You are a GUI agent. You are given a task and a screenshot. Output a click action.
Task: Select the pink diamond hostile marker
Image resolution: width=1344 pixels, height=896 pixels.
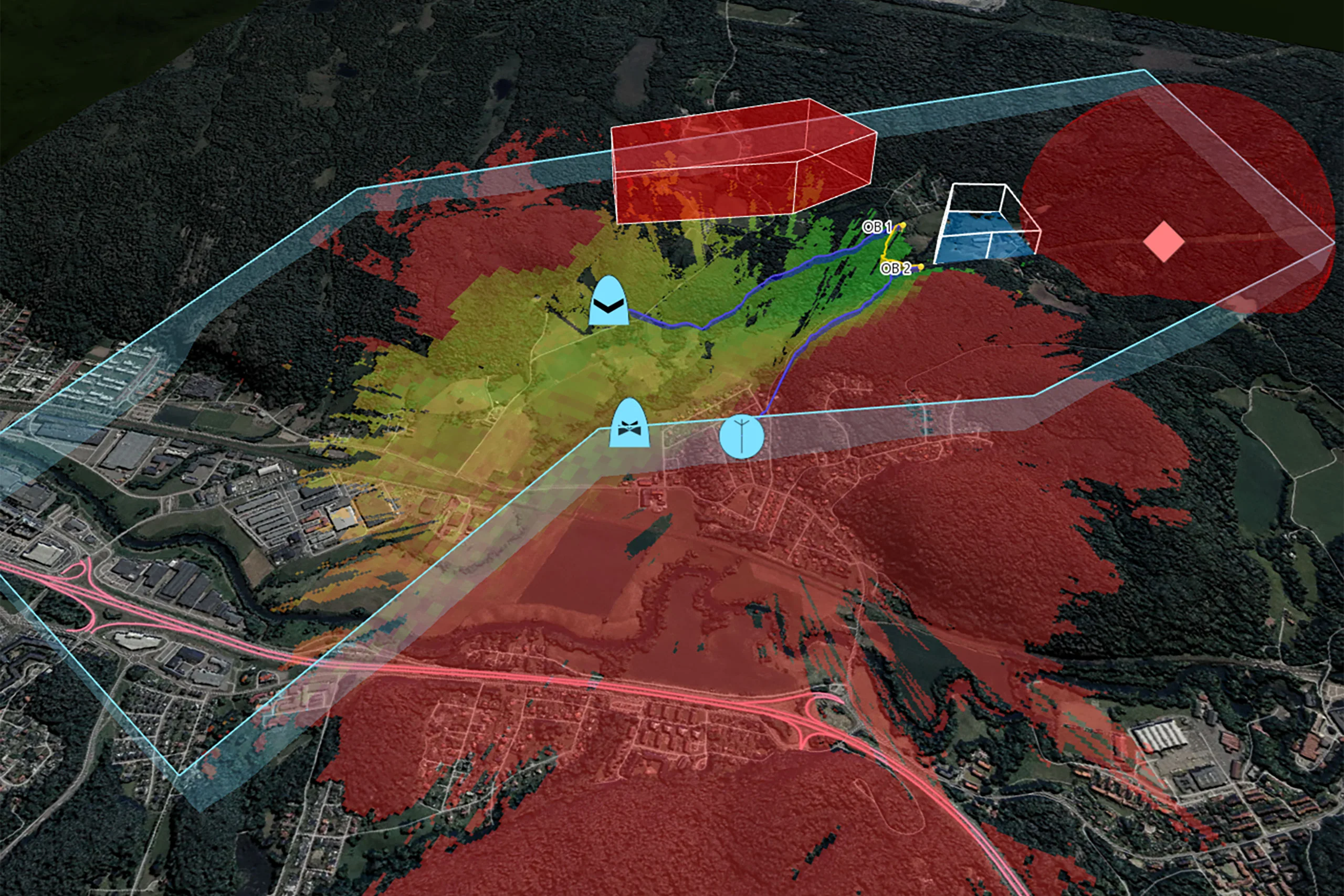point(1163,243)
